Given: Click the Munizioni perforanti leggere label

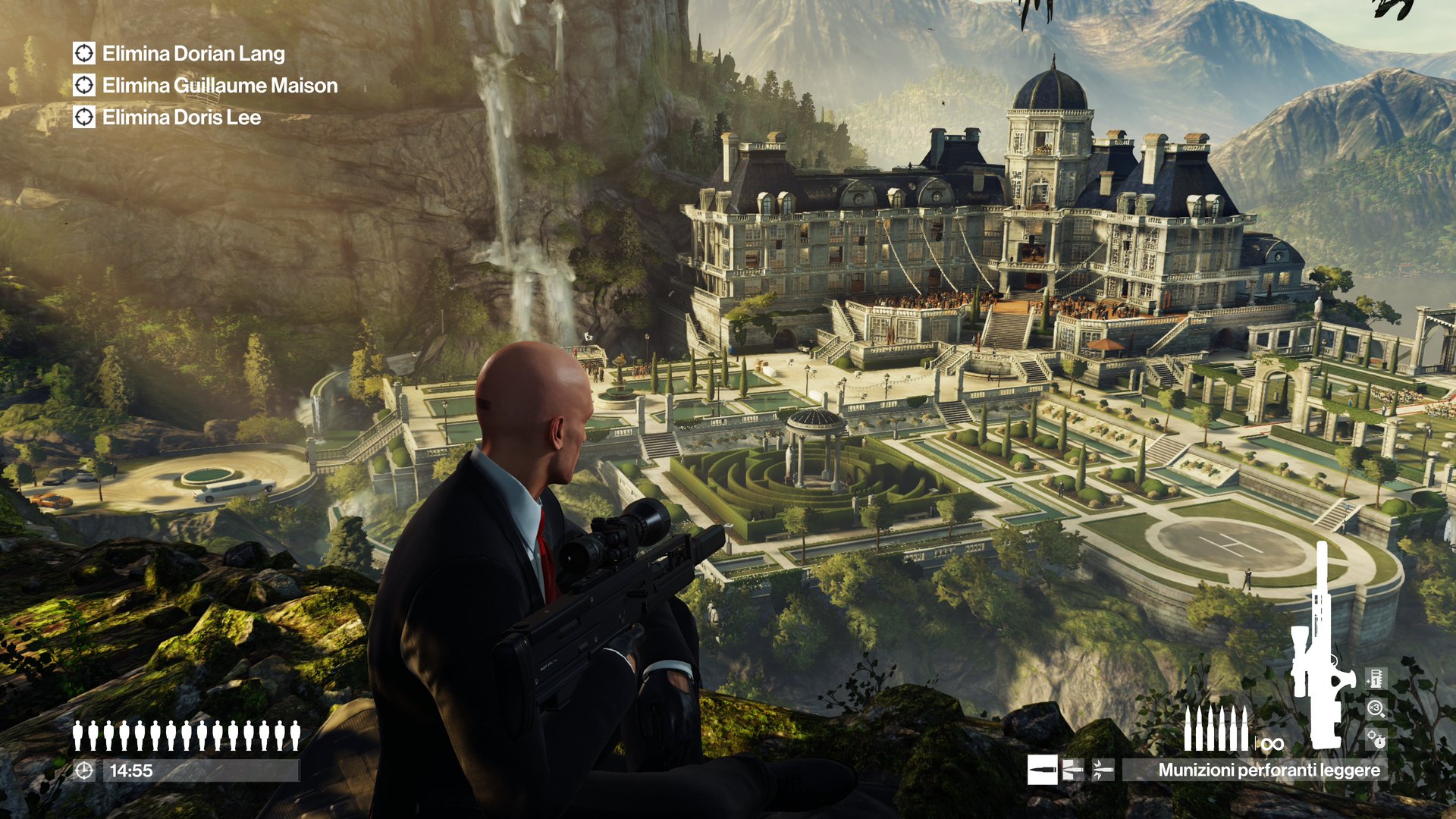Looking at the screenshot, I should click(1269, 770).
